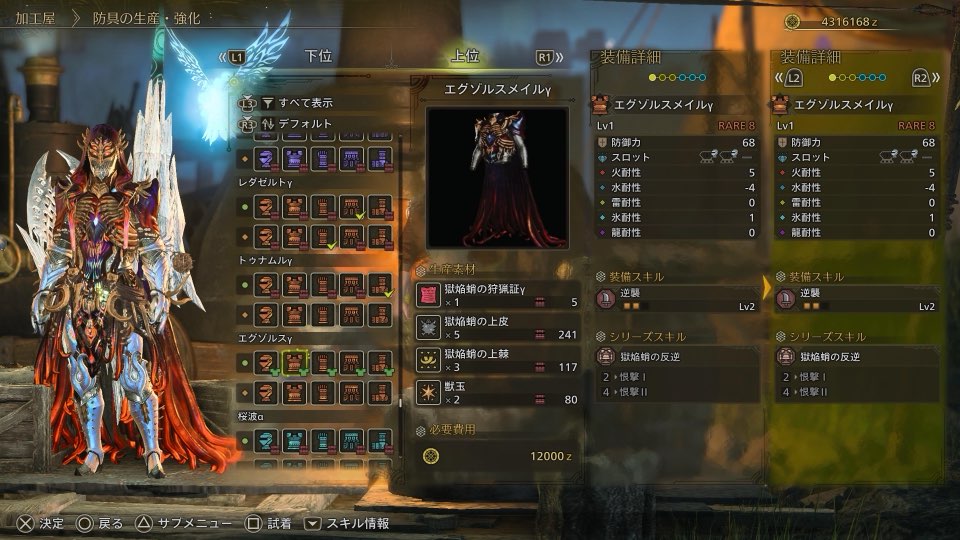Switch to the 上位 rank tab
Screen dimensions: 960x540
point(466,57)
